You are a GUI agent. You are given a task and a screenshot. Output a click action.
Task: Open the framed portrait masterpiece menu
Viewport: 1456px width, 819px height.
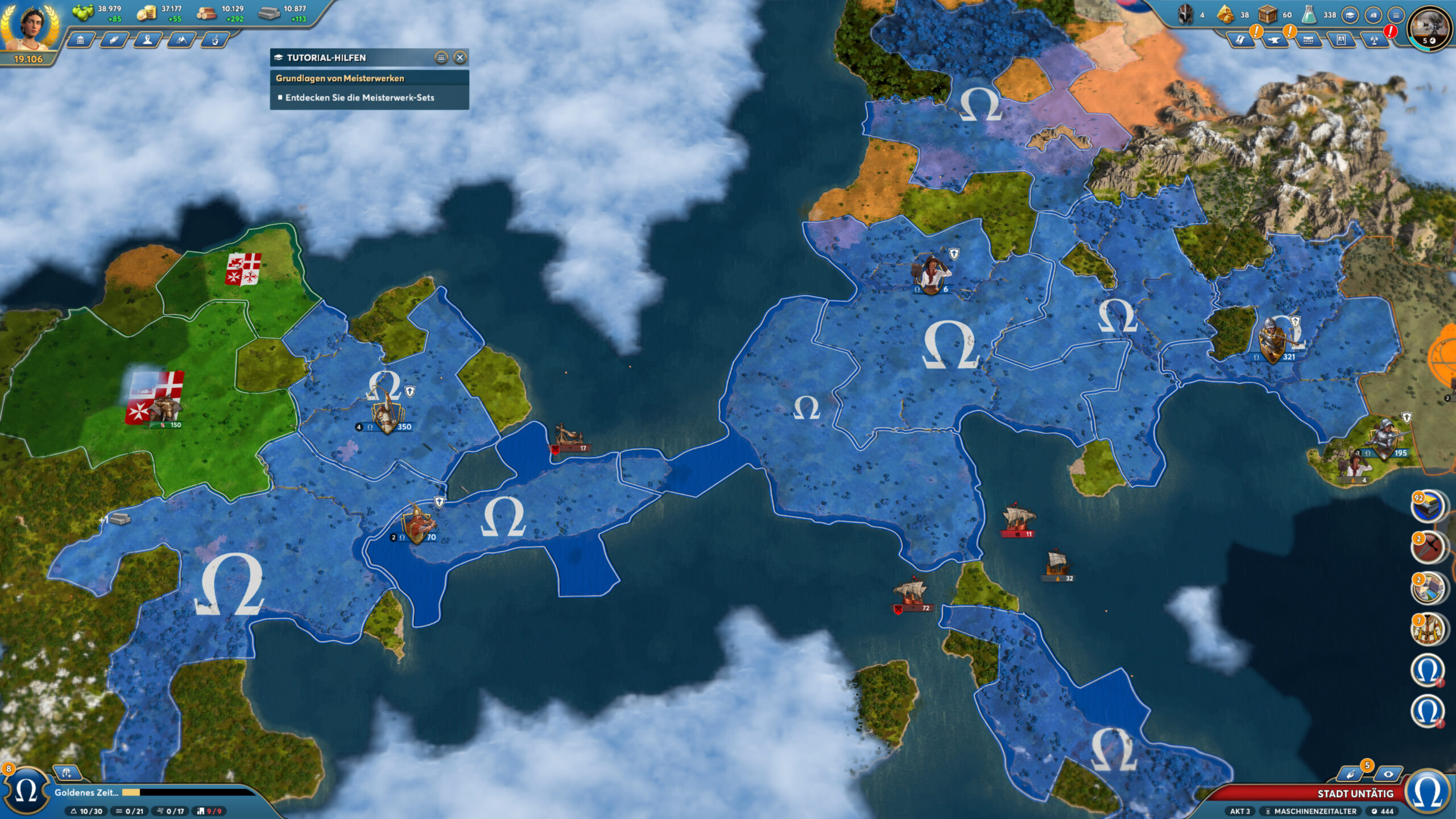(1341, 40)
